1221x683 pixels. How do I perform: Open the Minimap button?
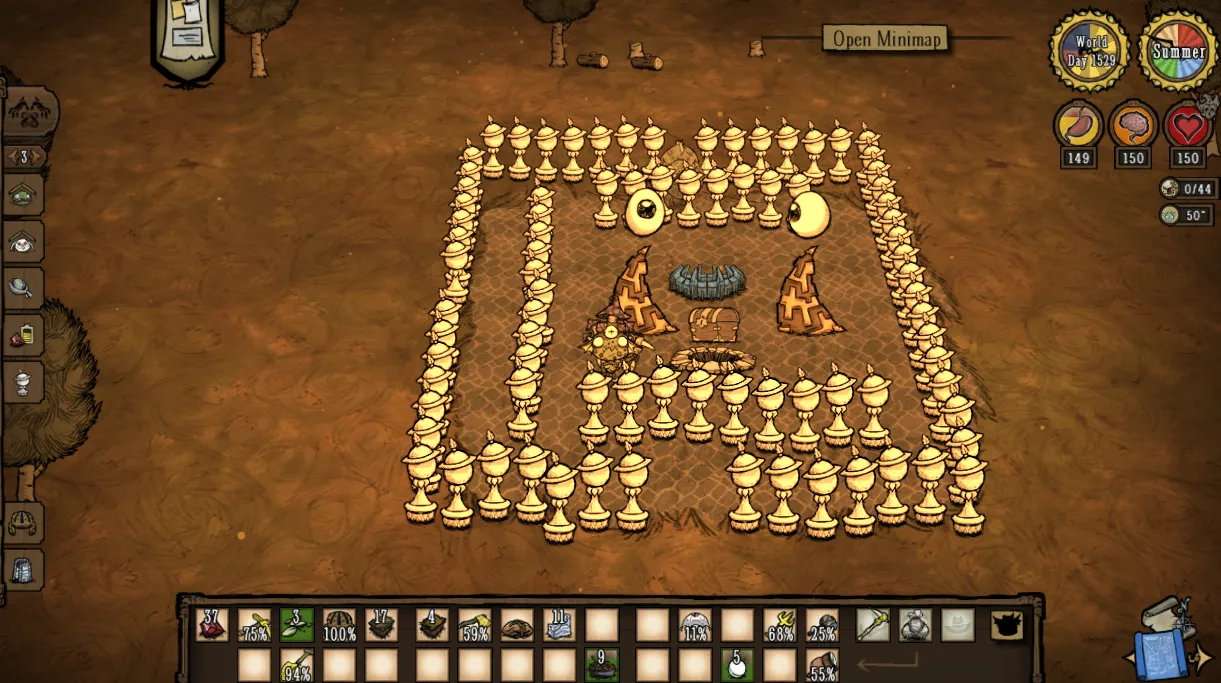885,39
